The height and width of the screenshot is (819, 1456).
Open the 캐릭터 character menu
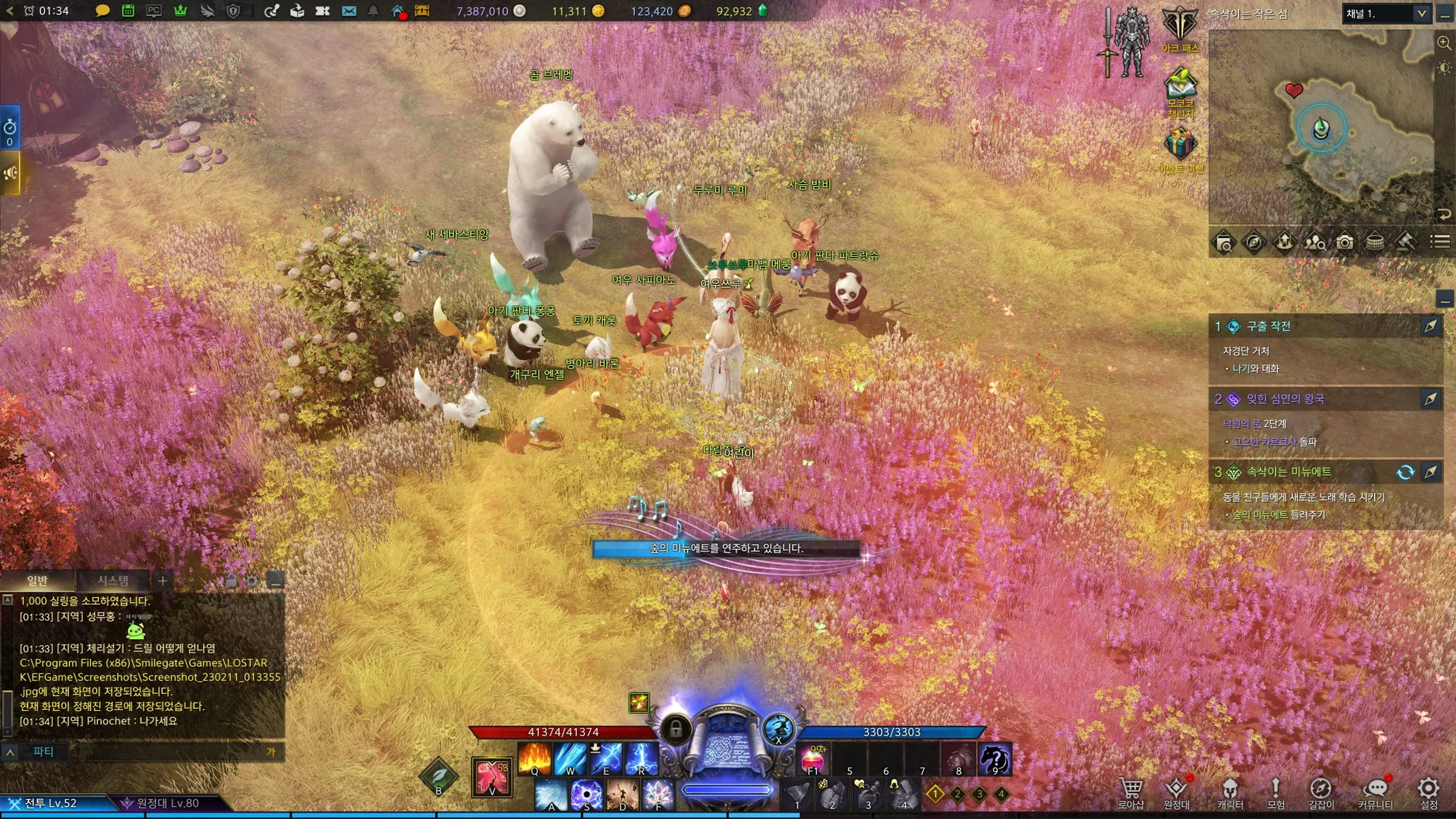[x=1230, y=792]
